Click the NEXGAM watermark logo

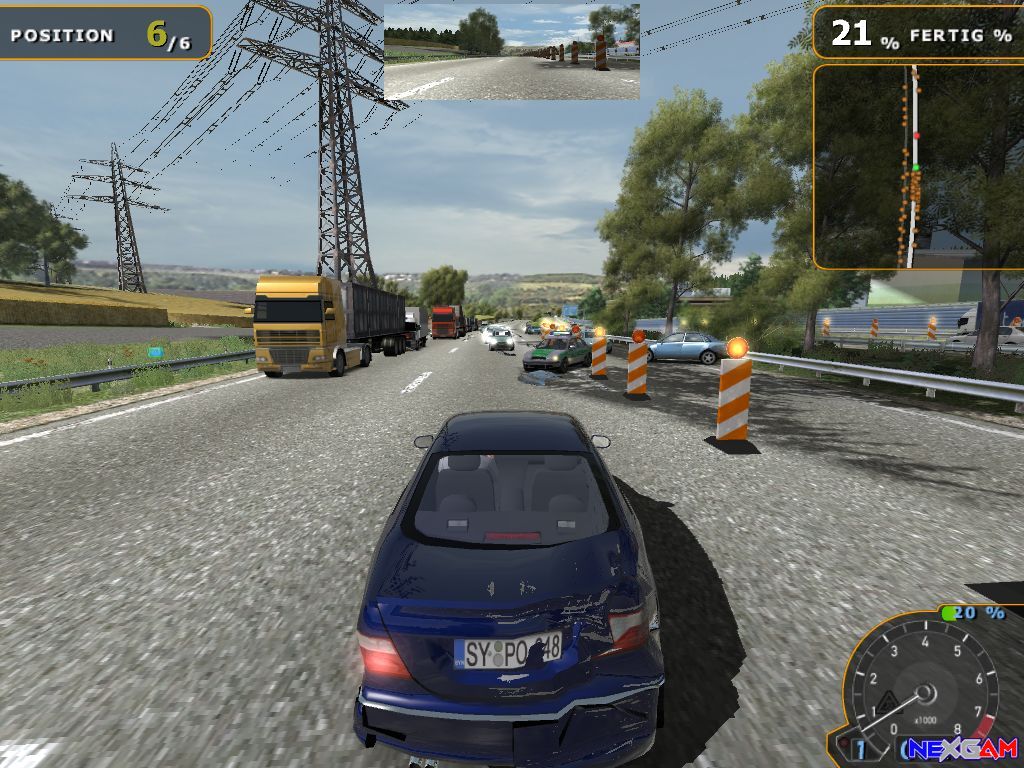(x=964, y=749)
